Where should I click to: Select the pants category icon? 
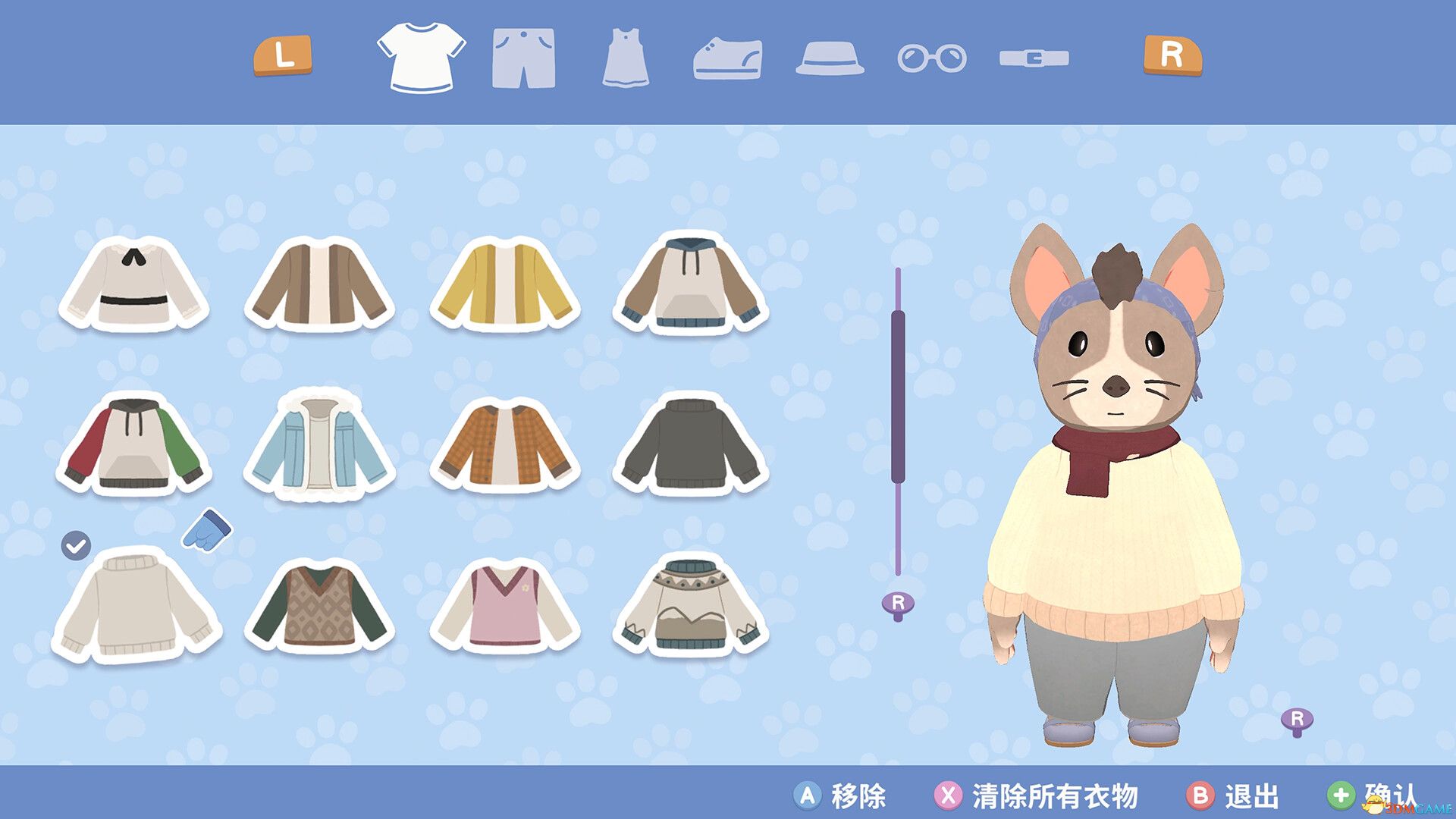click(x=525, y=57)
